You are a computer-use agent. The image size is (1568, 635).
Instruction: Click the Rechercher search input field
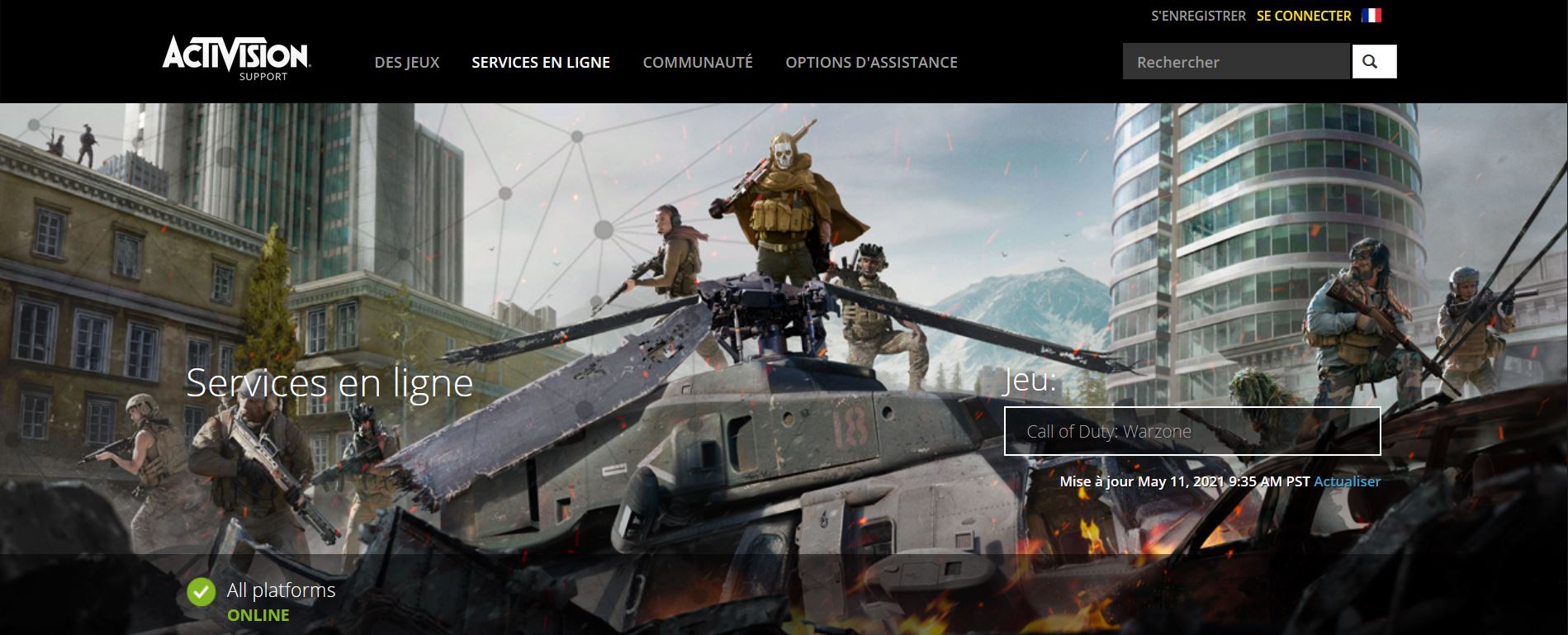1236,61
